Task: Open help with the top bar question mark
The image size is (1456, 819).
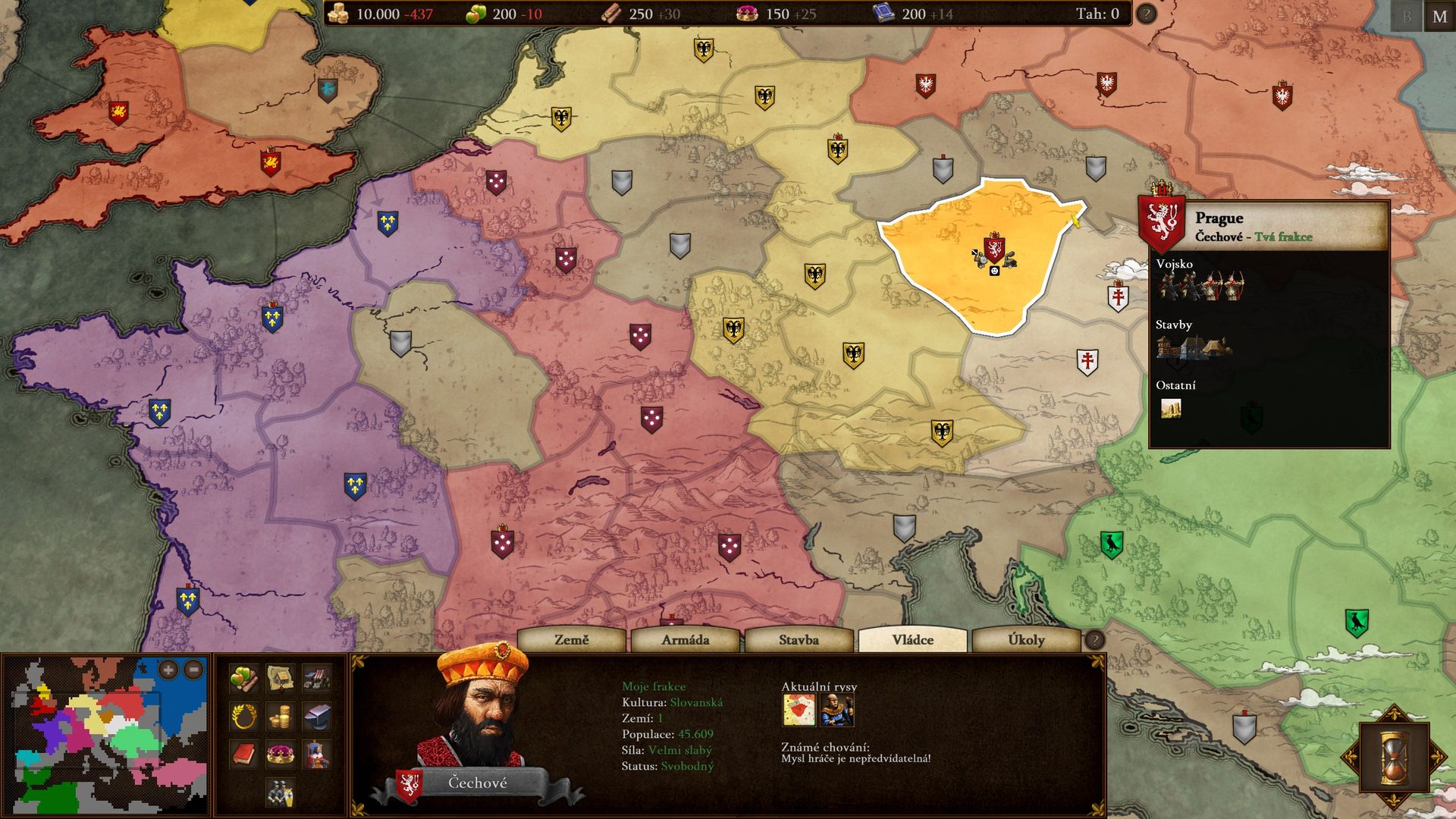Action: click(x=1146, y=14)
